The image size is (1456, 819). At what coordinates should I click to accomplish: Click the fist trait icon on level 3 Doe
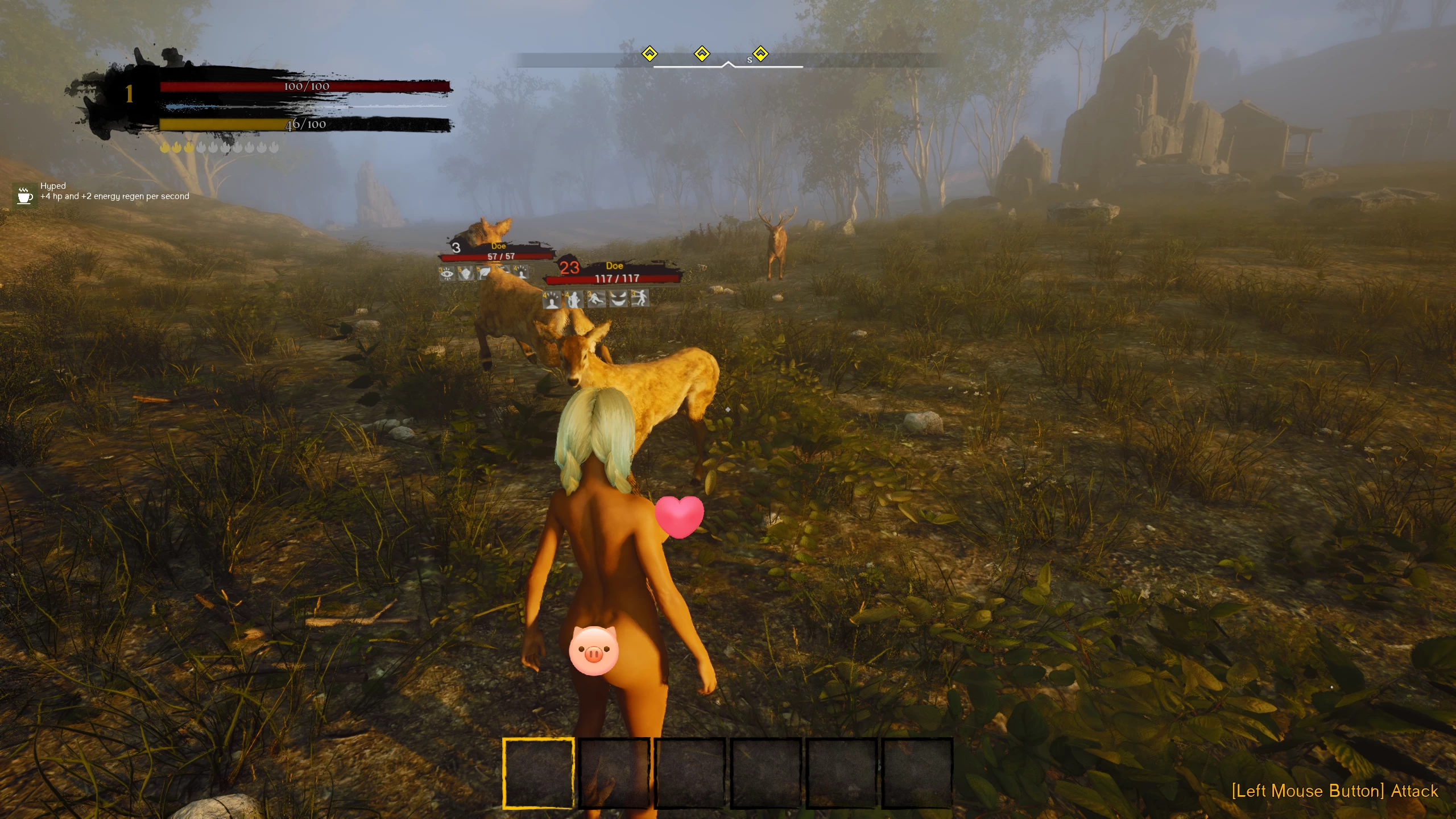466,274
